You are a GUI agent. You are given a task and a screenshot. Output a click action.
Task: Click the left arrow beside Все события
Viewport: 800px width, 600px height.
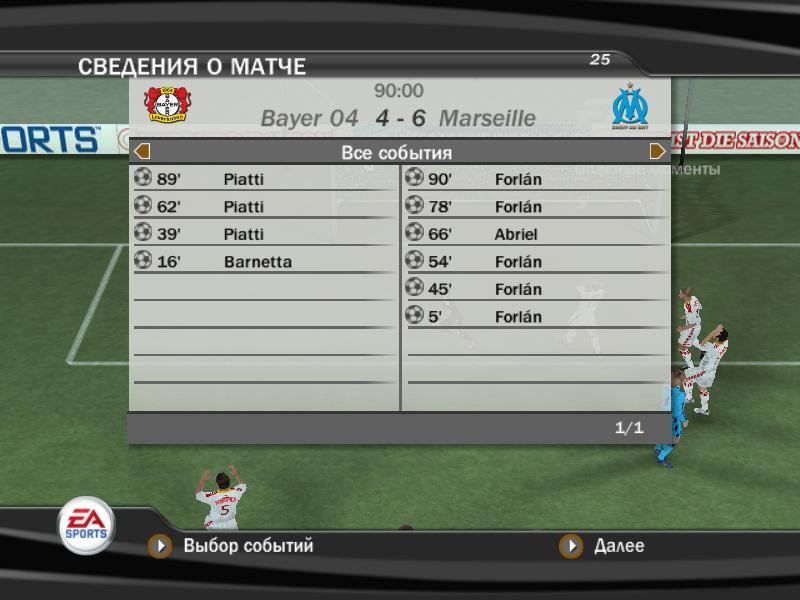click(142, 152)
